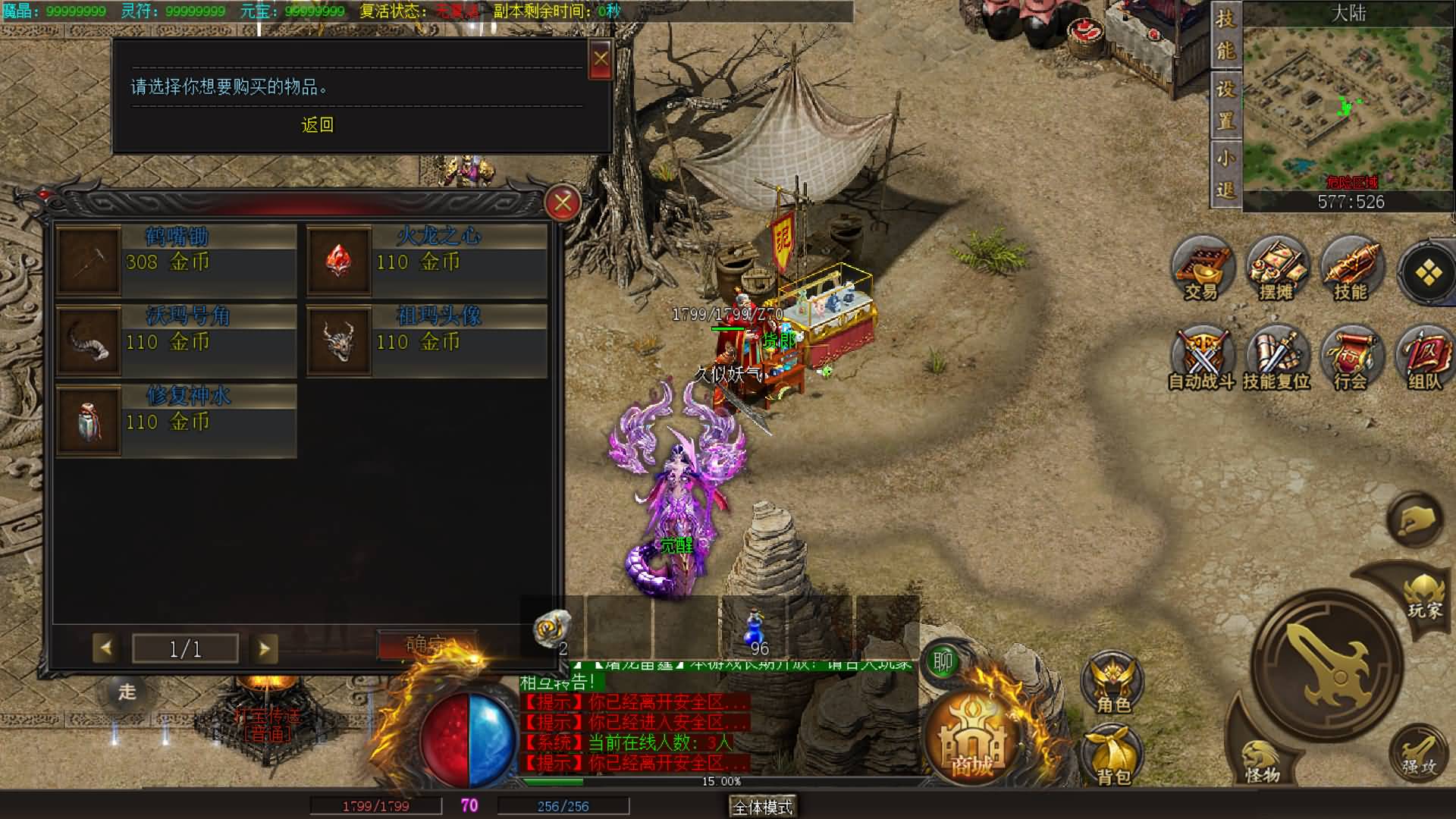1456x819 pixels.
Task: Select the 沃玛号角 horn item
Action: click(176, 340)
